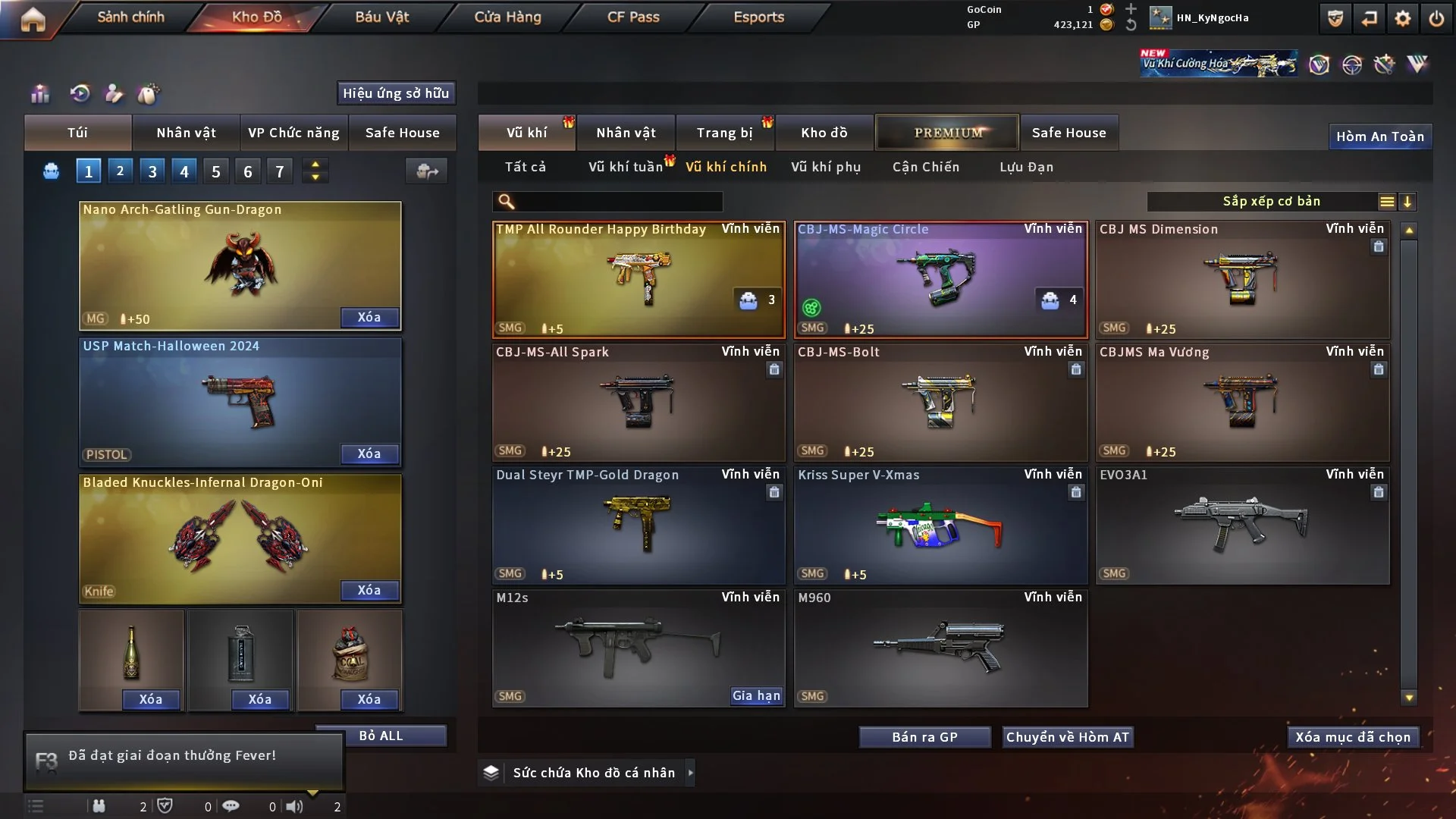The width and height of the screenshot is (1456, 819).
Task: Filter by Vũ khí phụ category
Action: point(826,167)
